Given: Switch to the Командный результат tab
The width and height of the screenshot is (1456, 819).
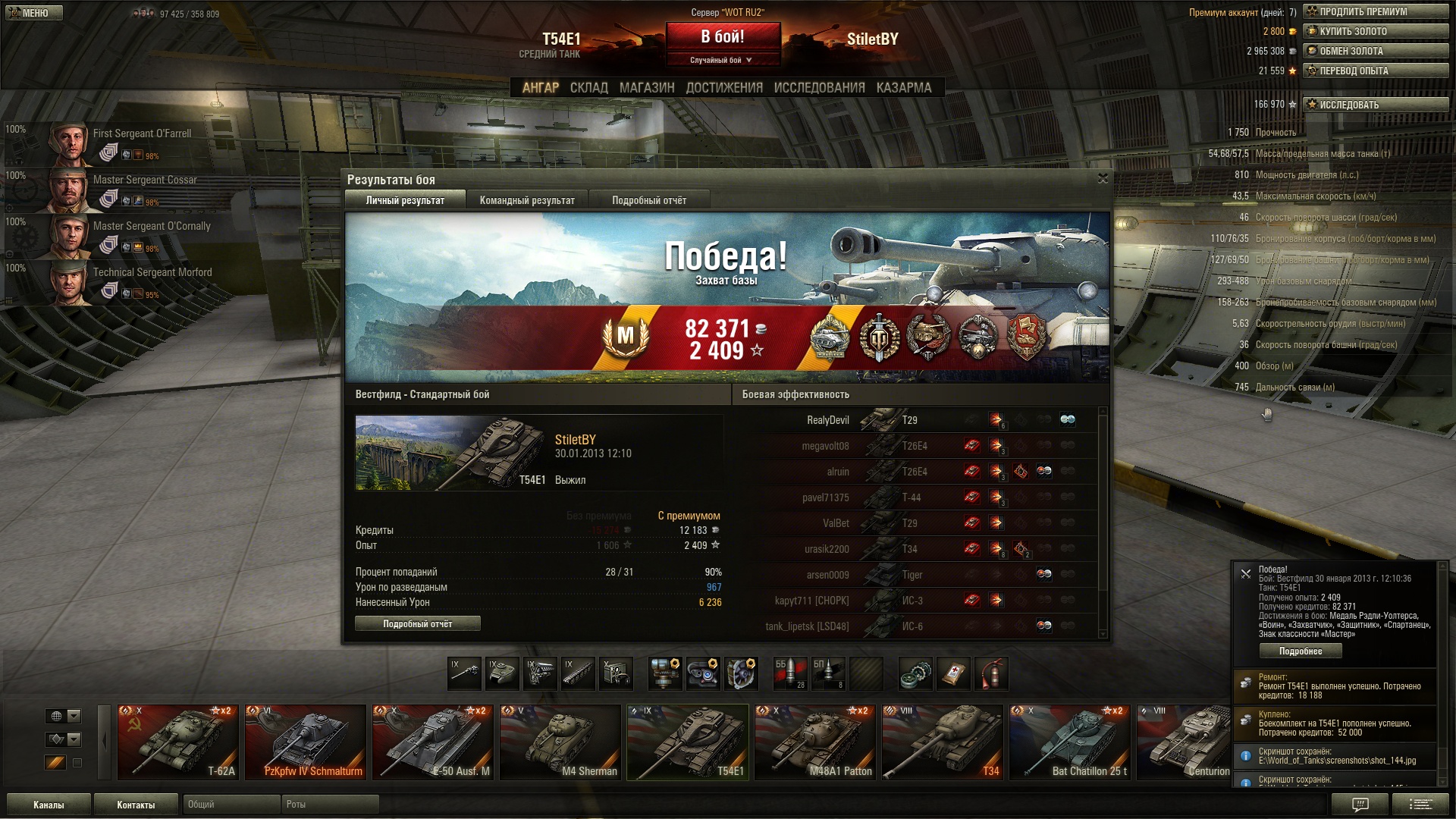Looking at the screenshot, I should click(x=527, y=200).
